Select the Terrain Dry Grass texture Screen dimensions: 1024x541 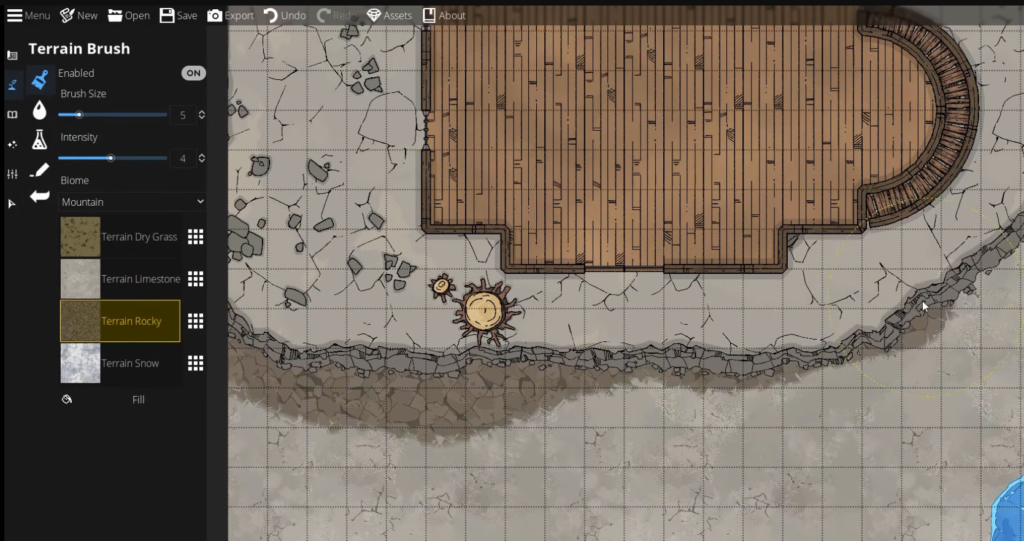point(120,237)
